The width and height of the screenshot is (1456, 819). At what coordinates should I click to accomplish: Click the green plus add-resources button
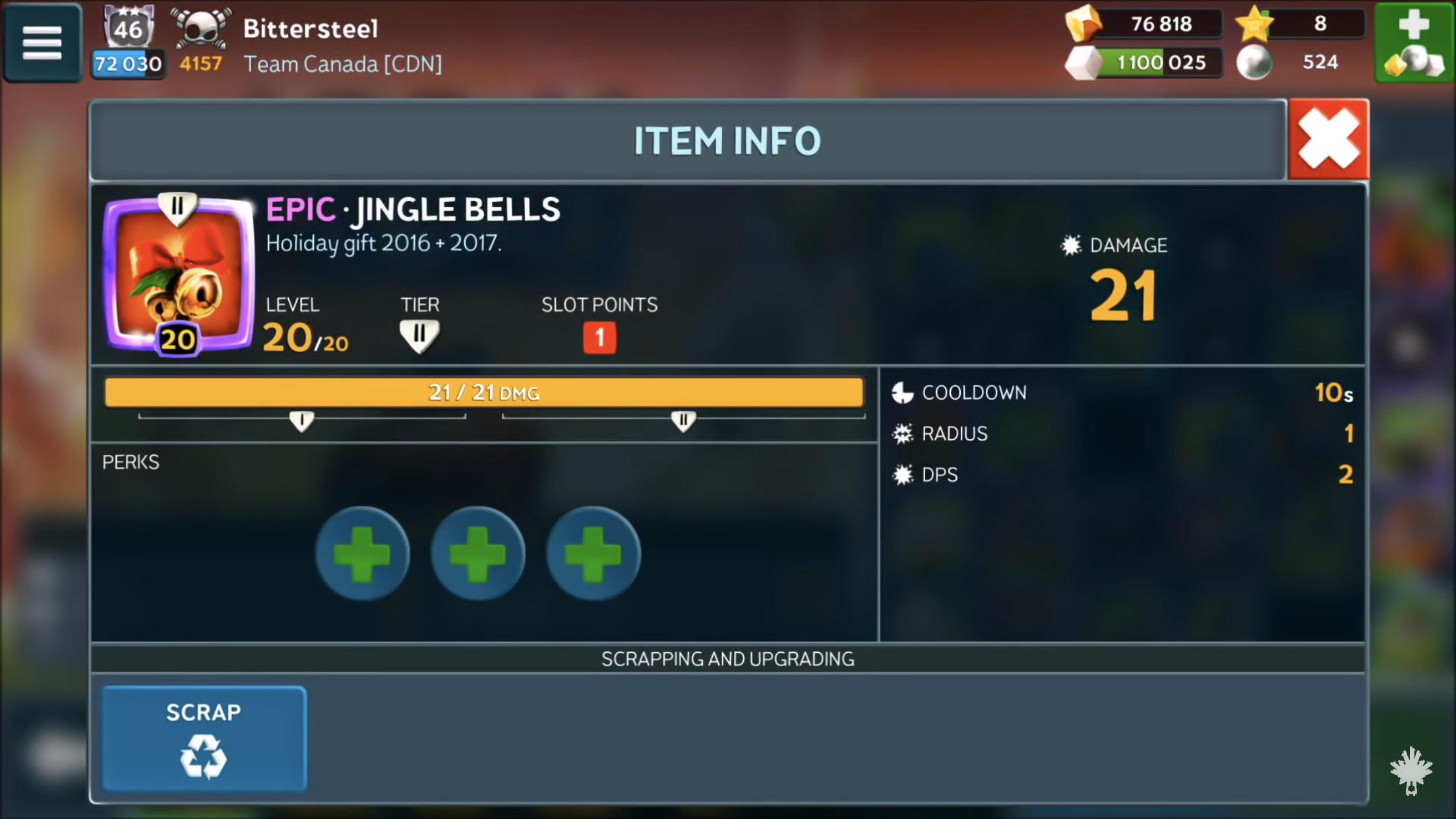(x=1414, y=43)
